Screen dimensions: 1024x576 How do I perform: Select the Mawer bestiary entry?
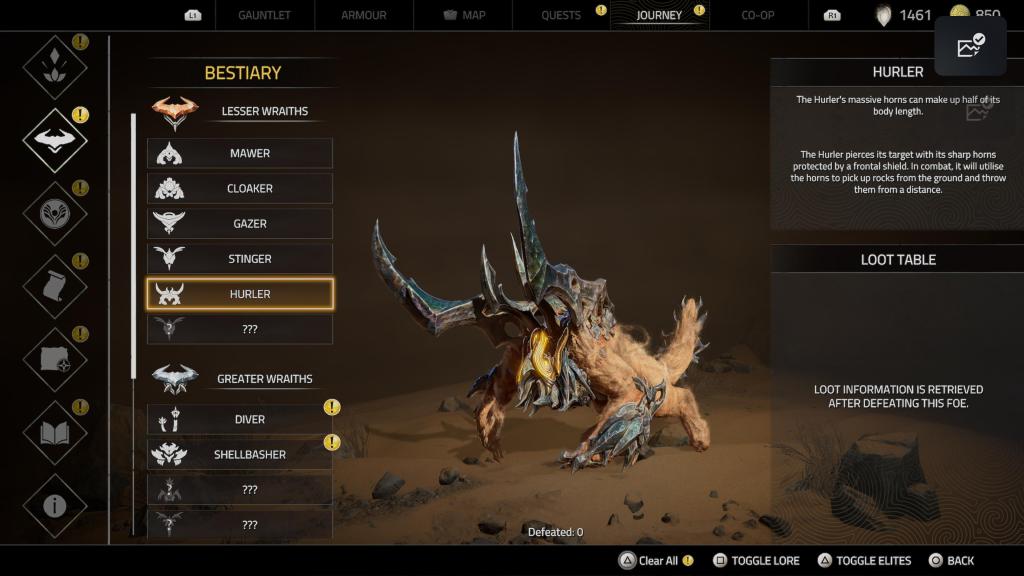[240, 153]
